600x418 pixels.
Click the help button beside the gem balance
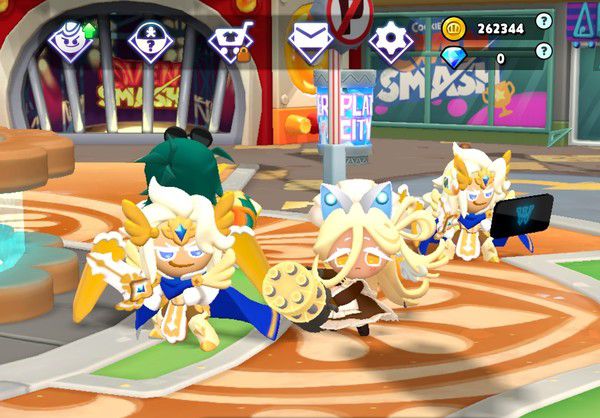coord(543,50)
